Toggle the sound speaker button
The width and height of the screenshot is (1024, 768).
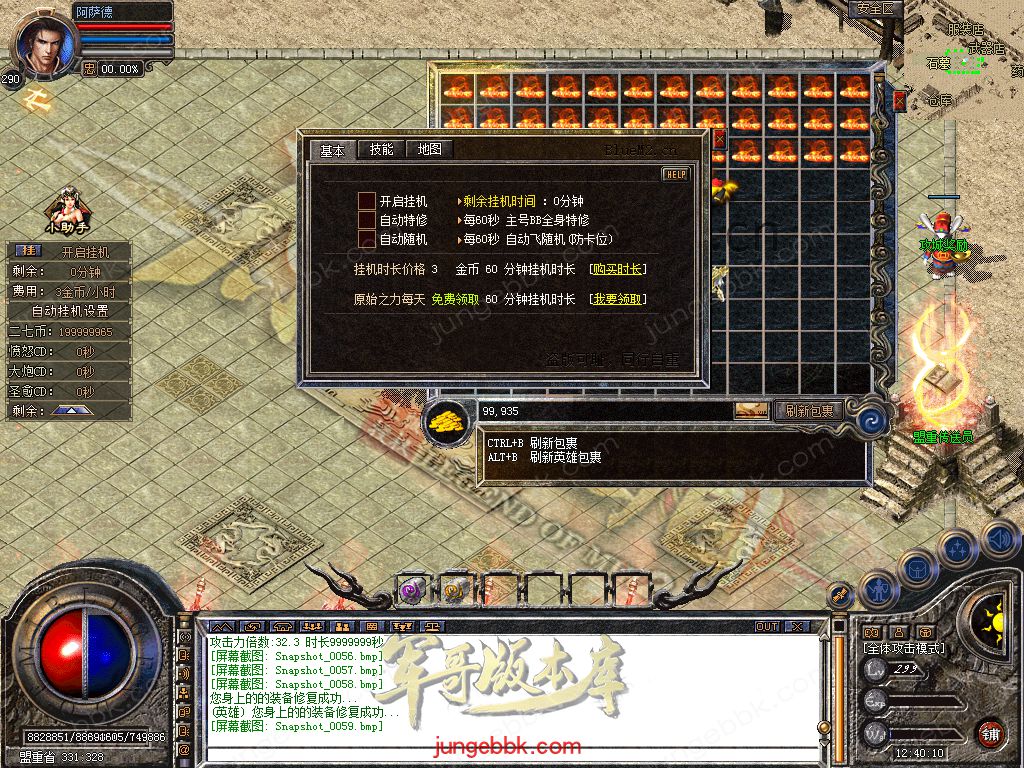[x=999, y=539]
